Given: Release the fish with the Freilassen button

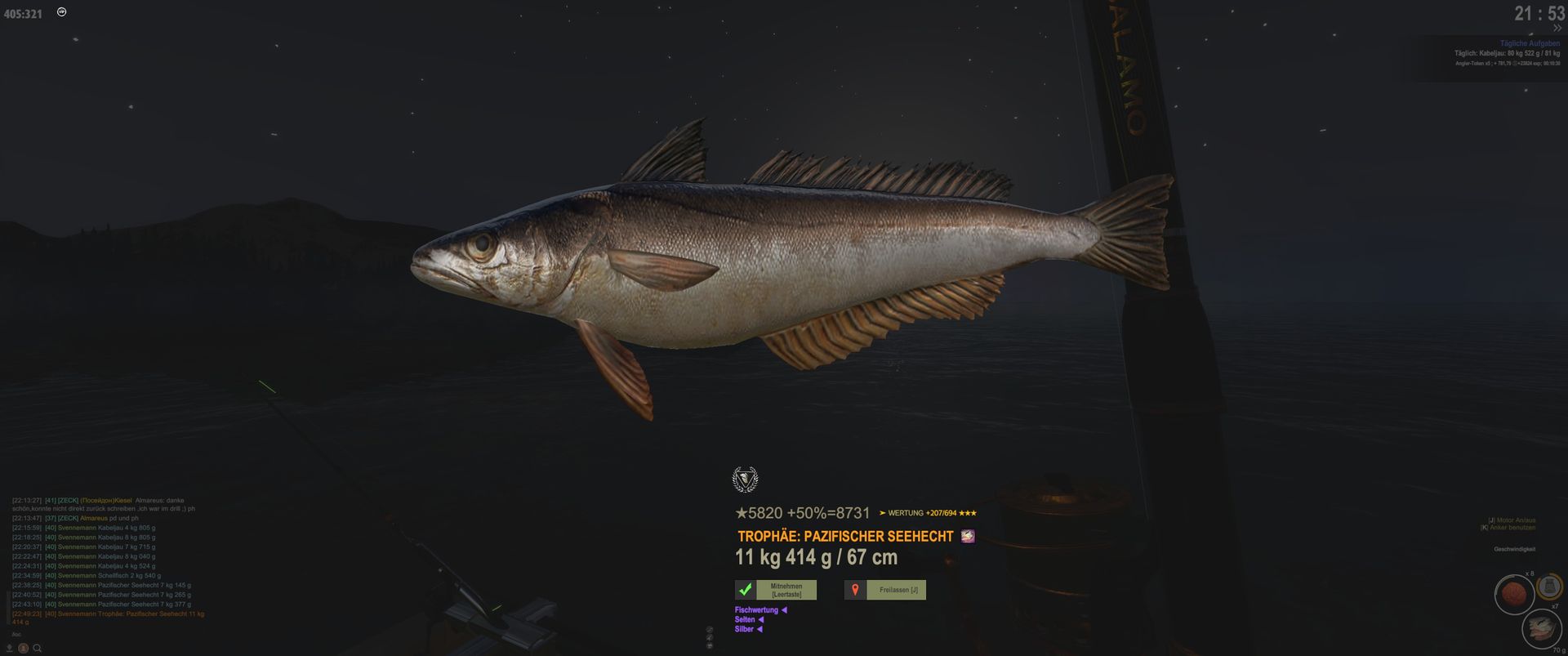Looking at the screenshot, I should pos(898,590).
